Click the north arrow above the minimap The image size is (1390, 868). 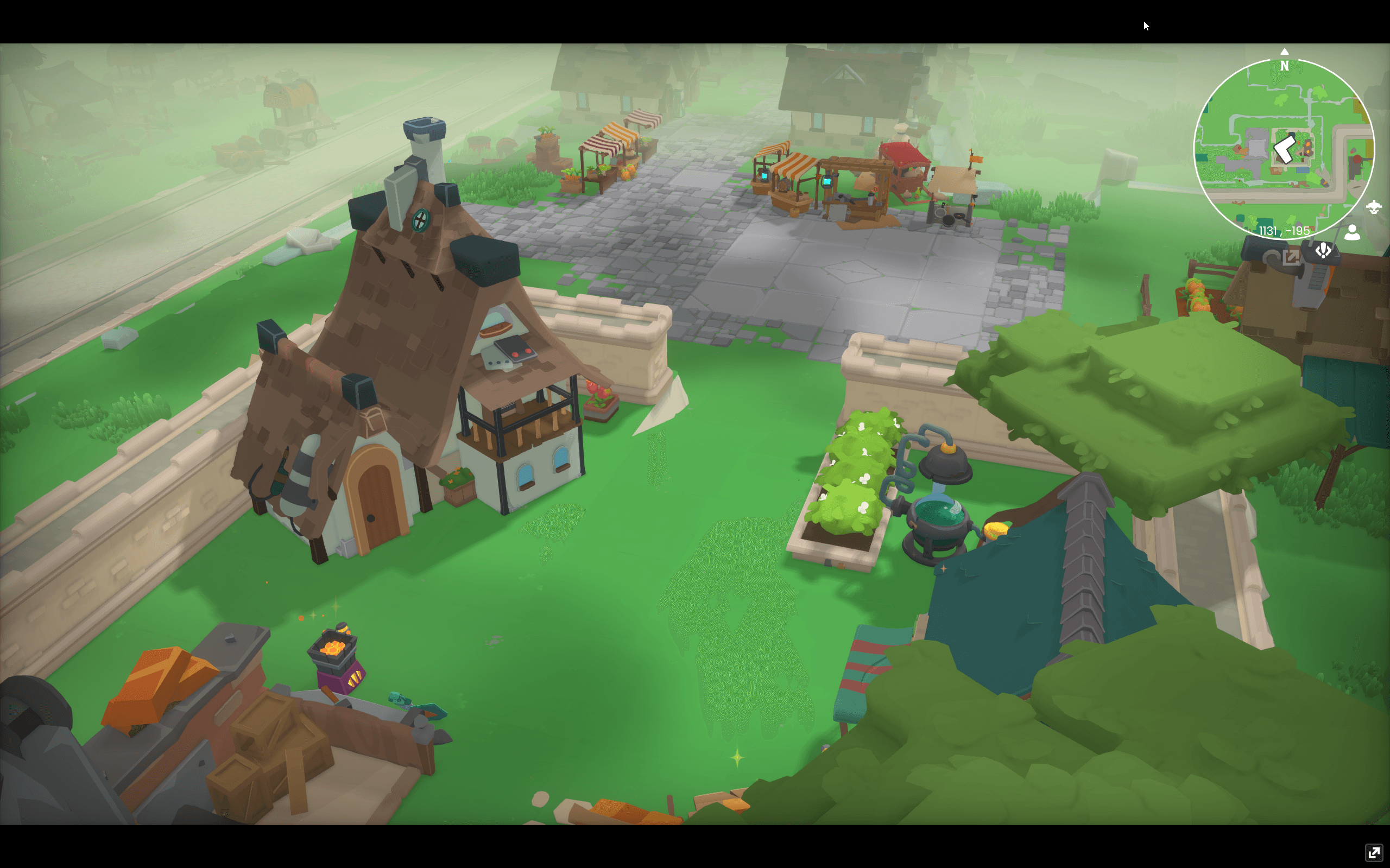coord(1284,52)
